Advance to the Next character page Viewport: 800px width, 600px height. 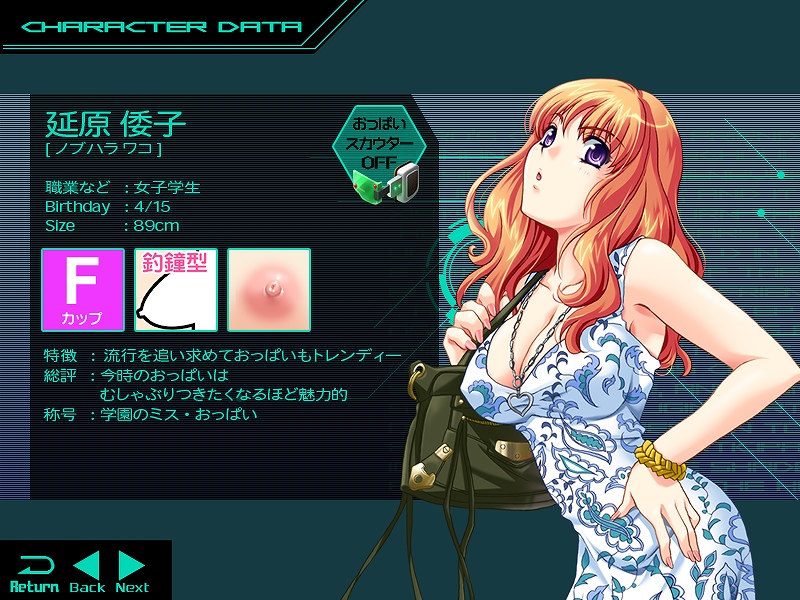(132, 573)
